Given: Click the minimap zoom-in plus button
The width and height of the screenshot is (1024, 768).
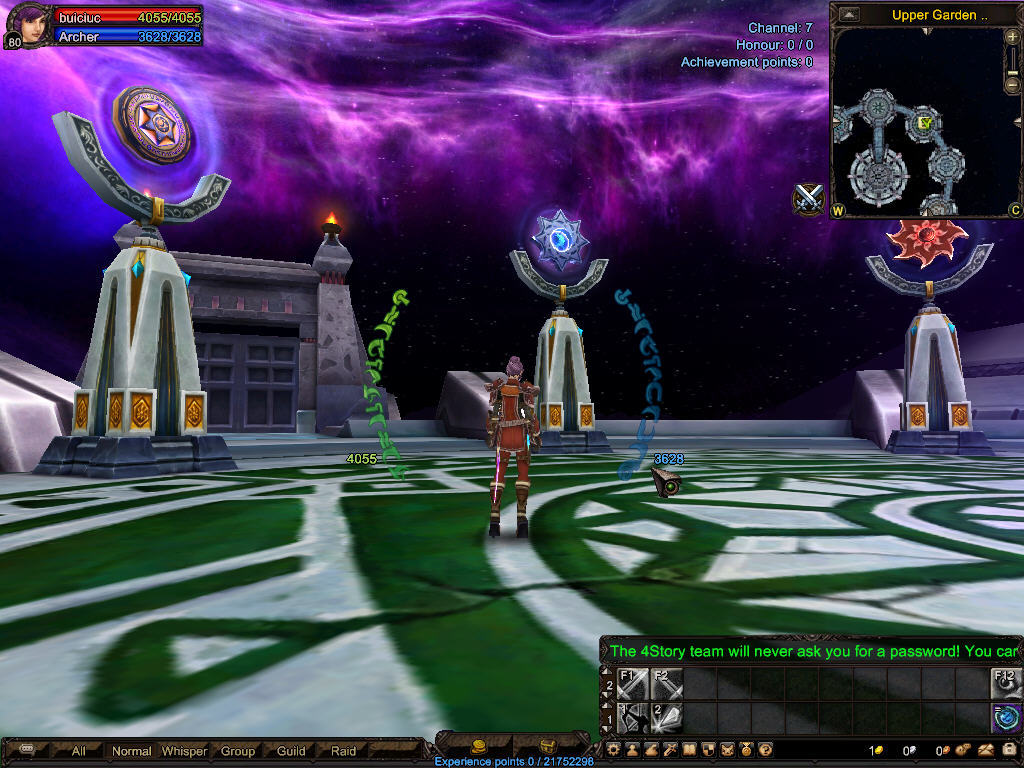Looking at the screenshot, I should coord(1012,37).
